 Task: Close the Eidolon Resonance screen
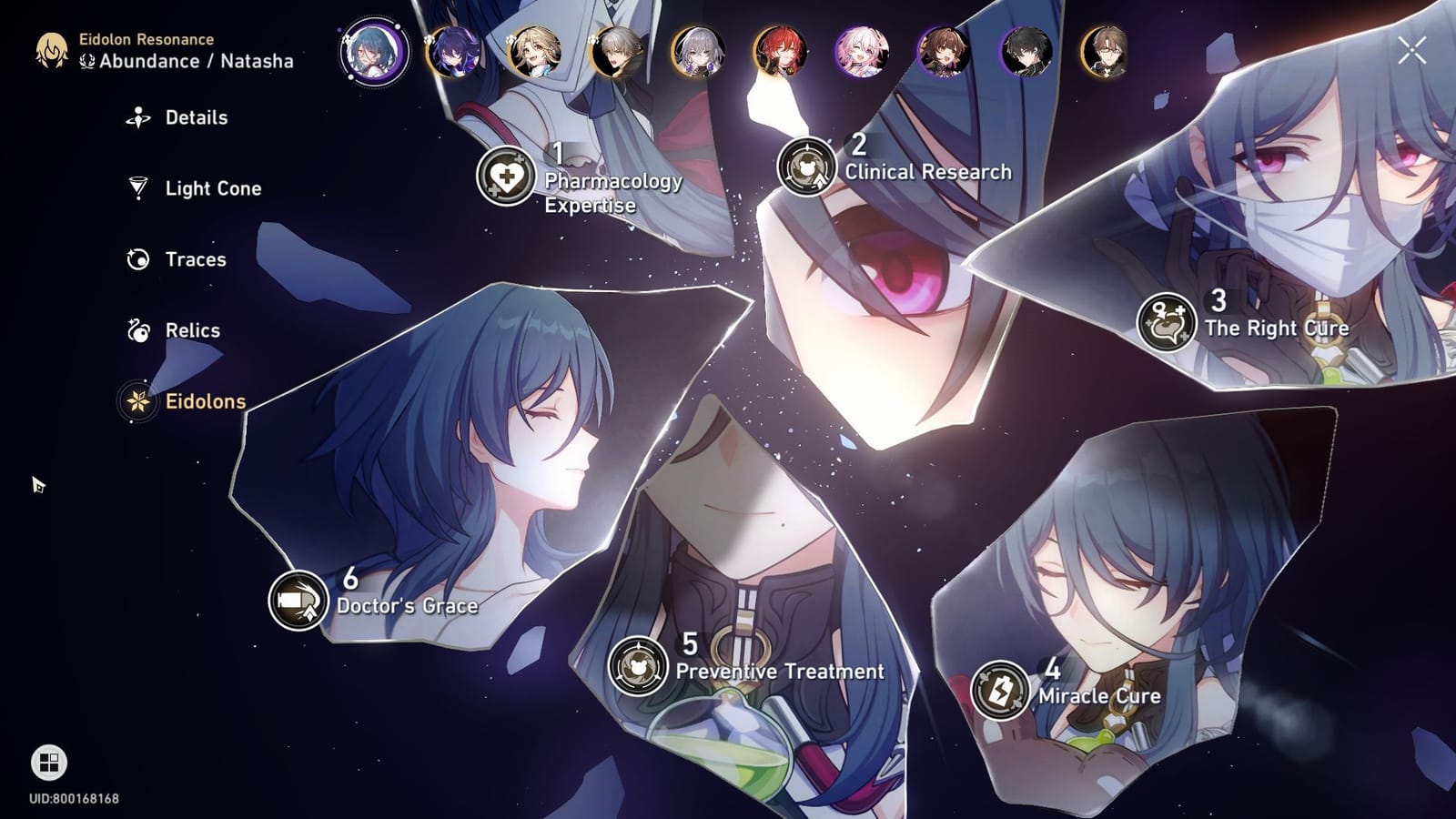[1412, 50]
